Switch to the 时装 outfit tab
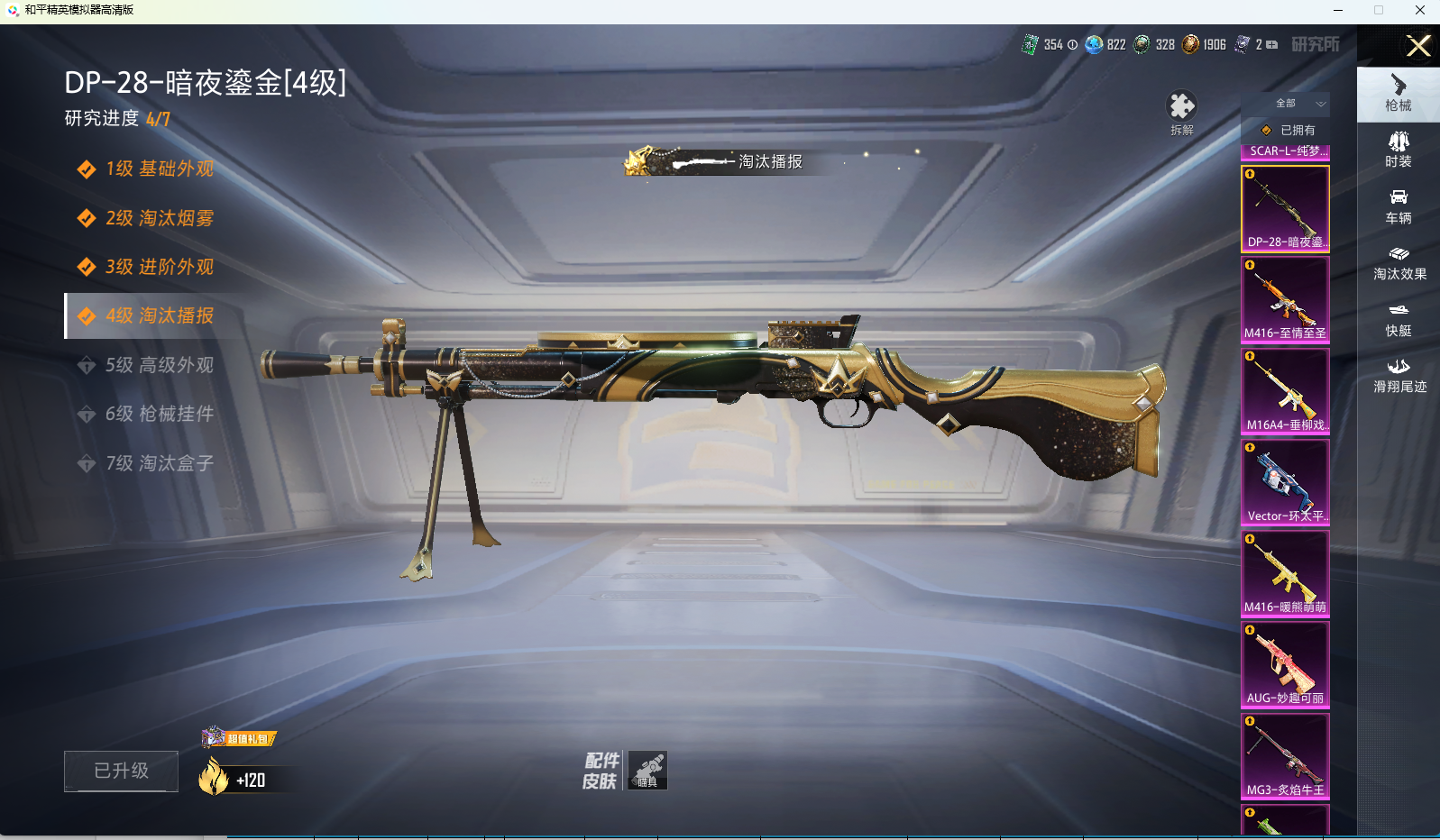 point(1399,150)
